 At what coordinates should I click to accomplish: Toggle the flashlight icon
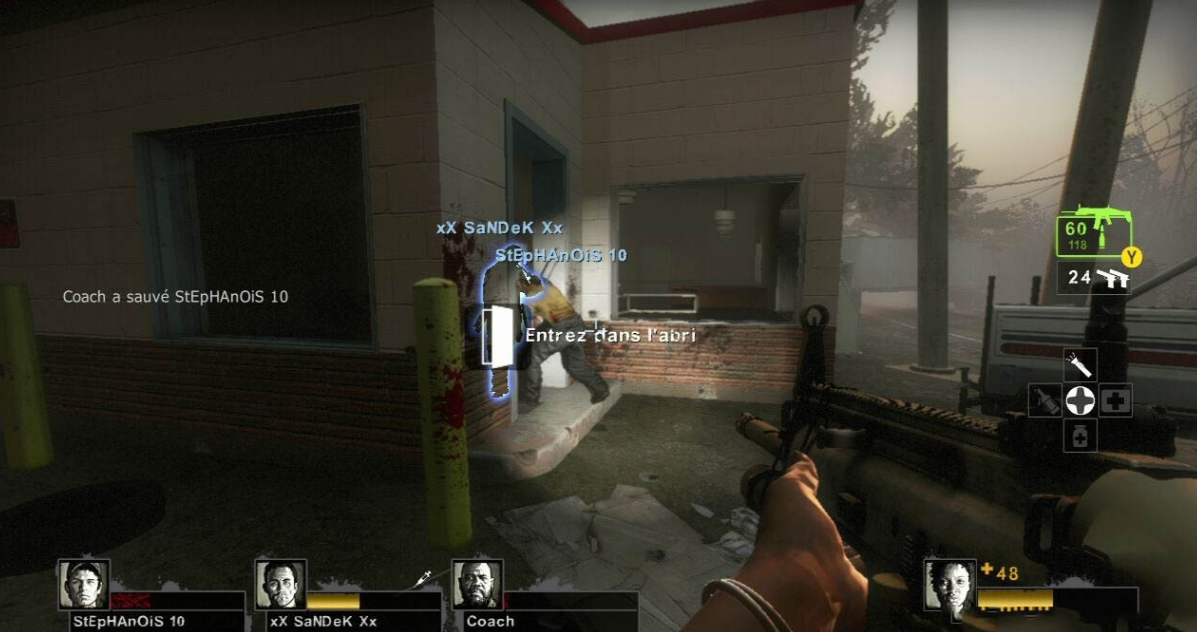1080,364
